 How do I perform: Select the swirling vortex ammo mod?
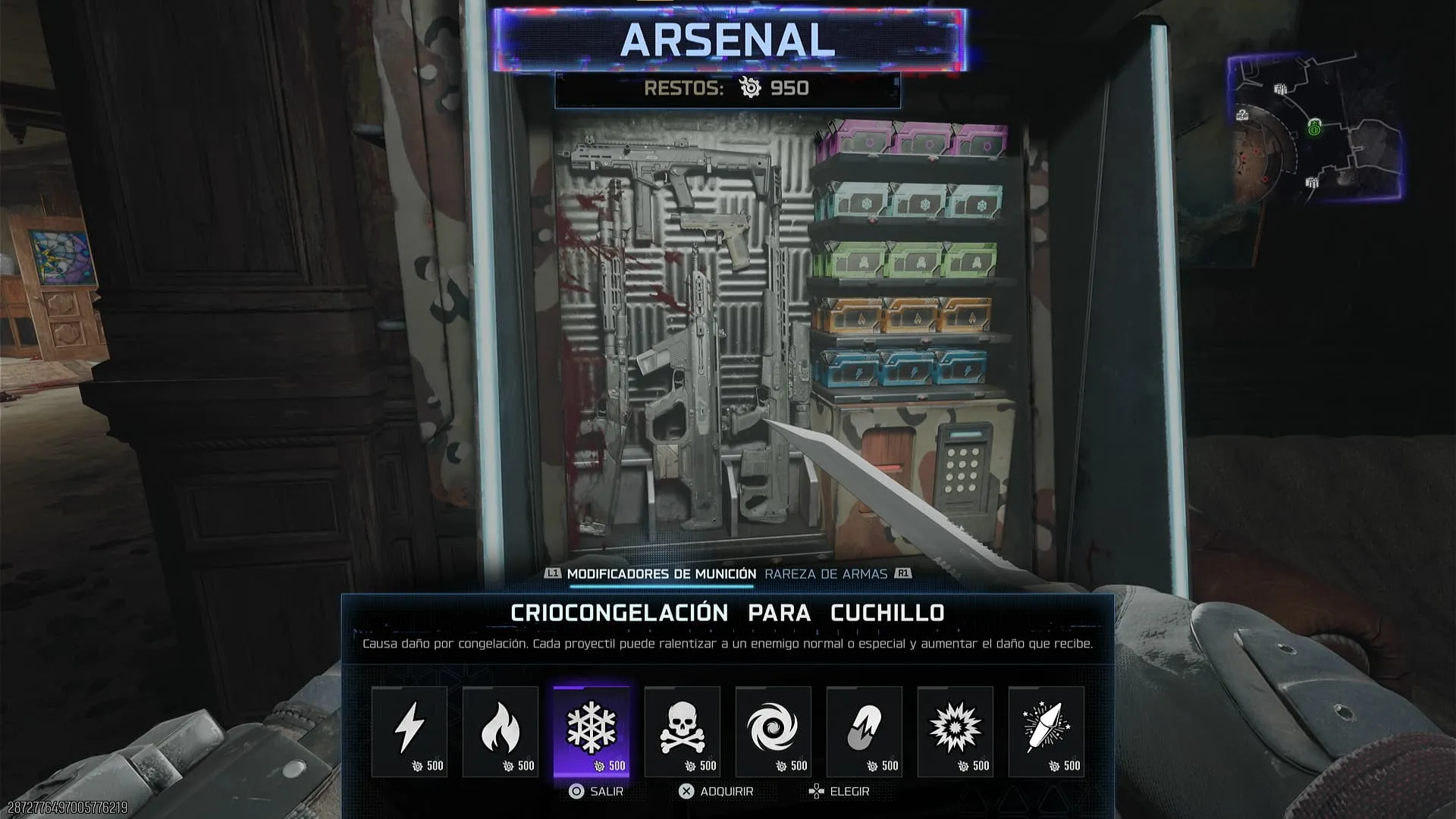click(x=773, y=731)
